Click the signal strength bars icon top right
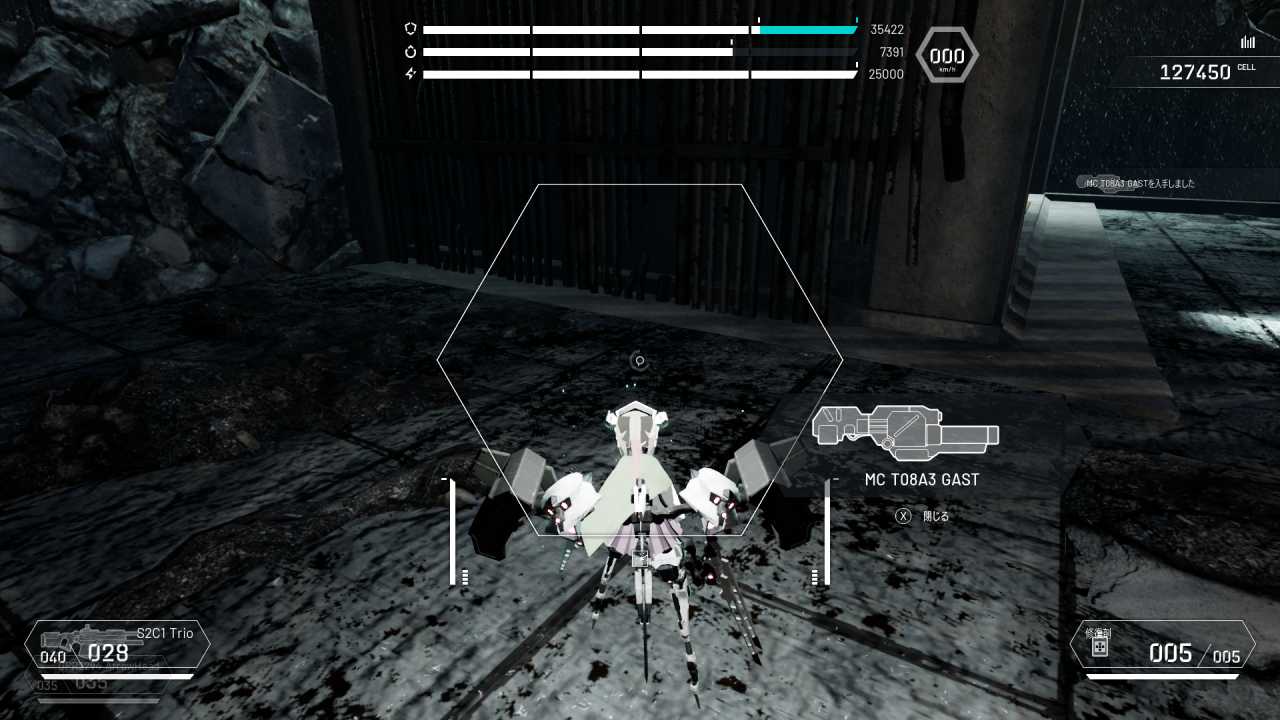The height and width of the screenshot is (720, 1280). [x=1247, y=42]
